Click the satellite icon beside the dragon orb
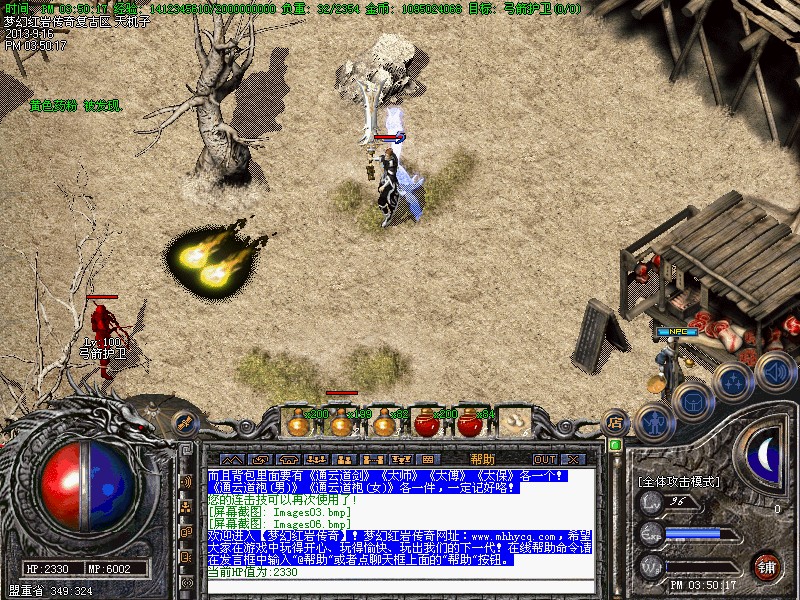Image resolution: width=800 pixels, height=600 pixels. pos(184,423)
